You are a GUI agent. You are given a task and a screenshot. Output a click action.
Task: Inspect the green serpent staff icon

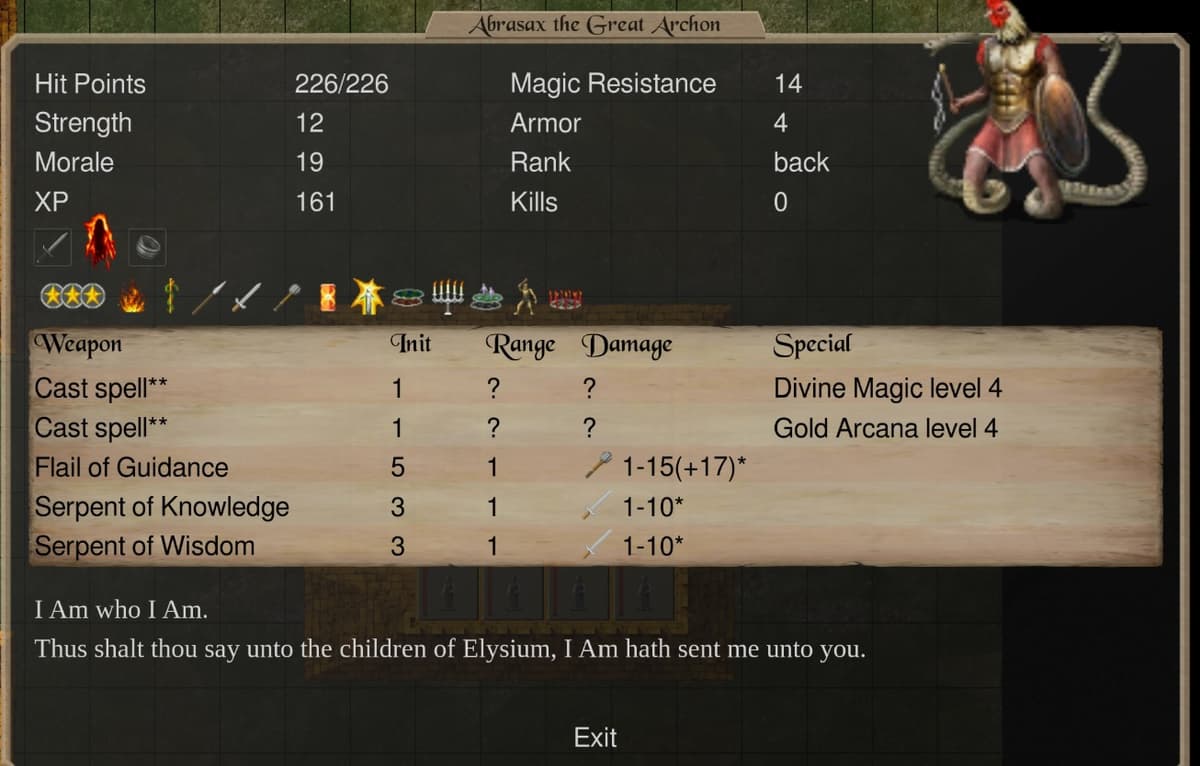(170, 296)
